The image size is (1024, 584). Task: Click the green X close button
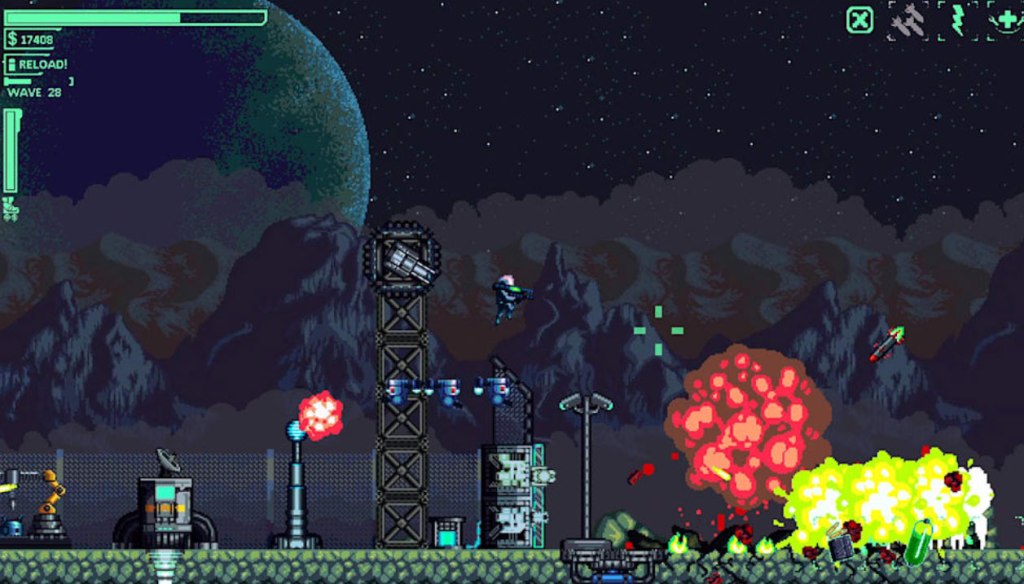pyautogui.click(x=860, y=20)
